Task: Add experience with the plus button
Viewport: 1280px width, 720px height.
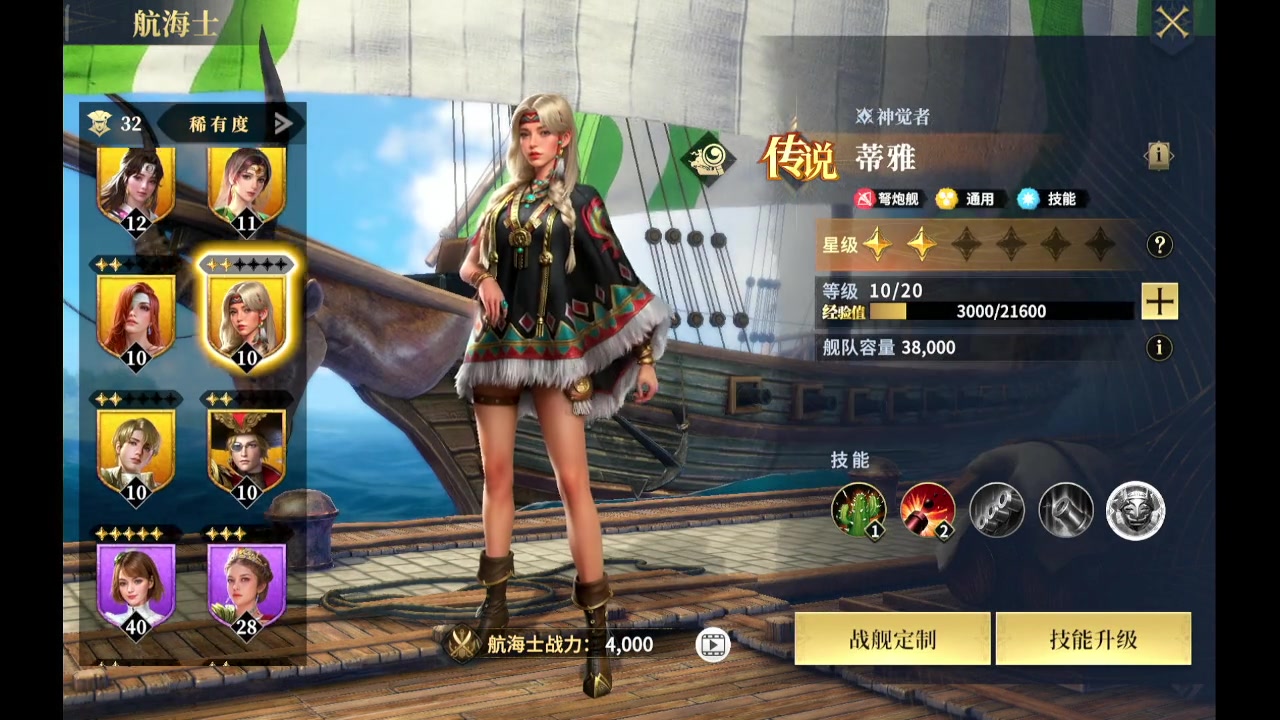Action: pos(1159,301)
